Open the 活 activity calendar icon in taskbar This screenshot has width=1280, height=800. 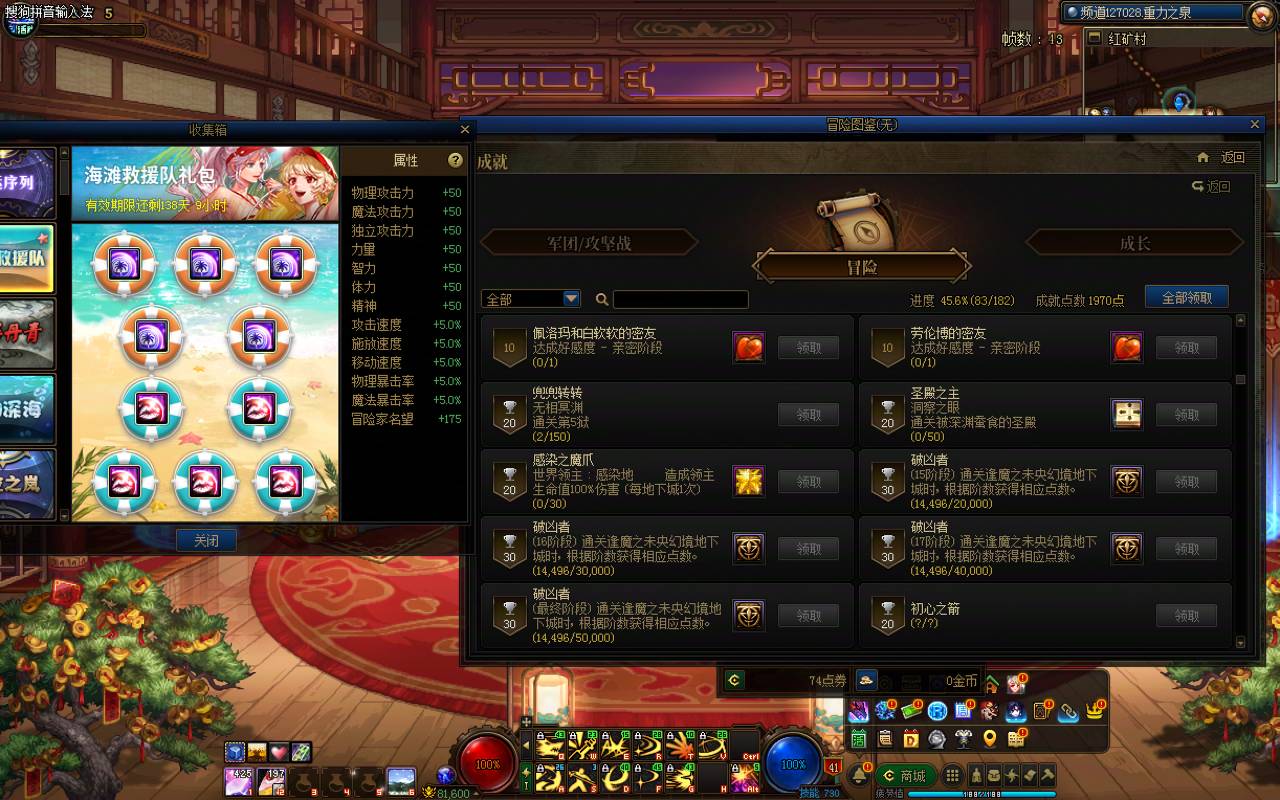point(859,740)
